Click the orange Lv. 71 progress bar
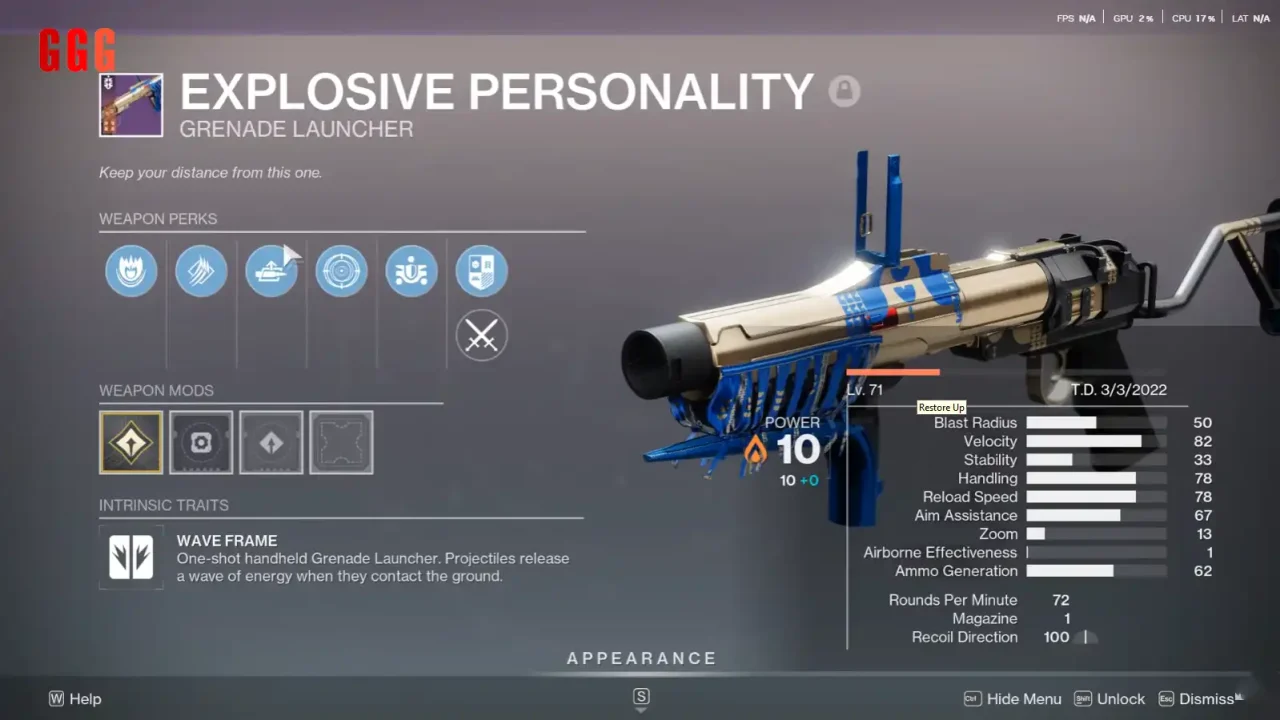The height and width of the screenshot is (720, 1280). click(893, 371)
